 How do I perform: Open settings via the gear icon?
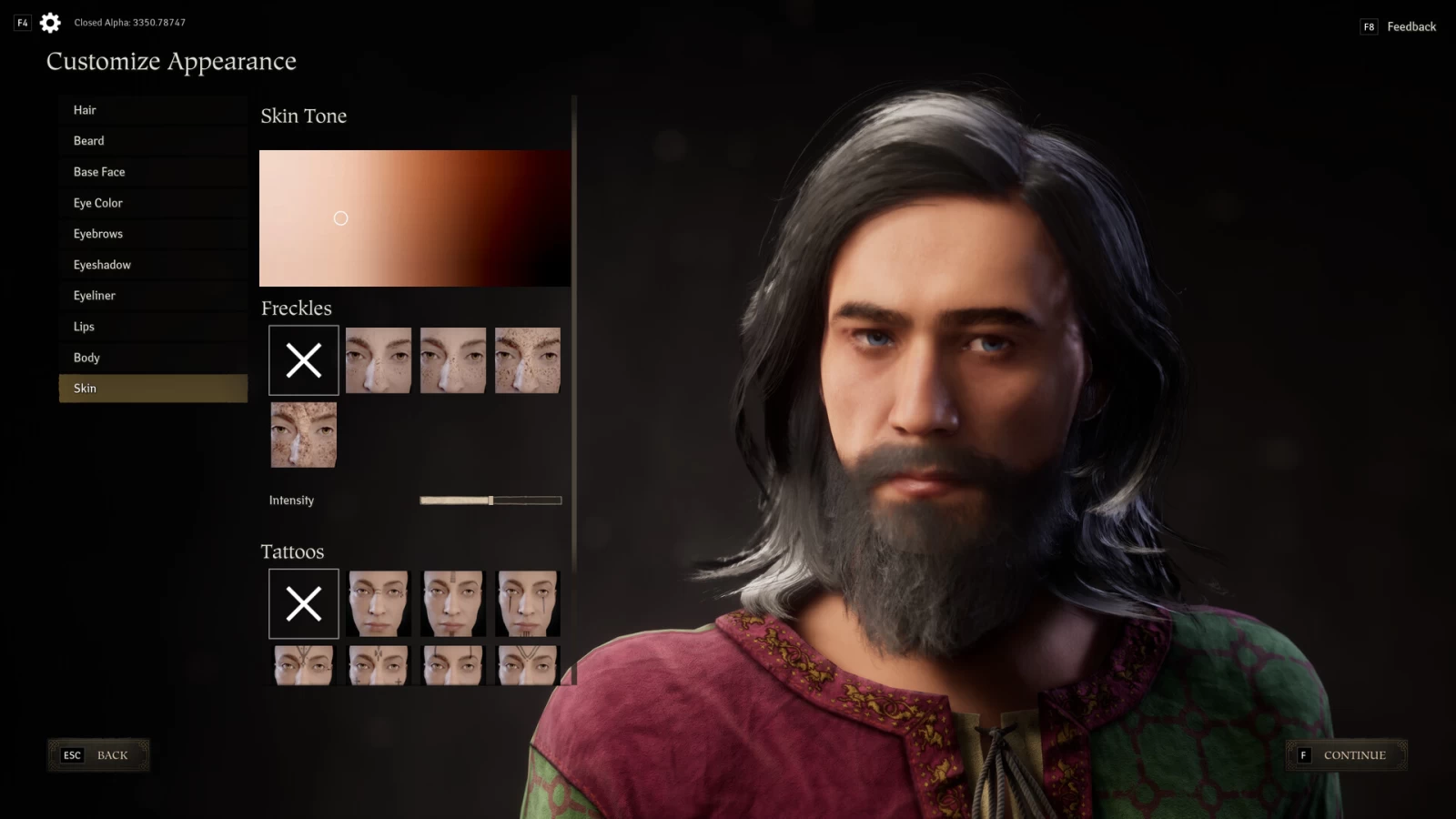[x=51, y=23]
